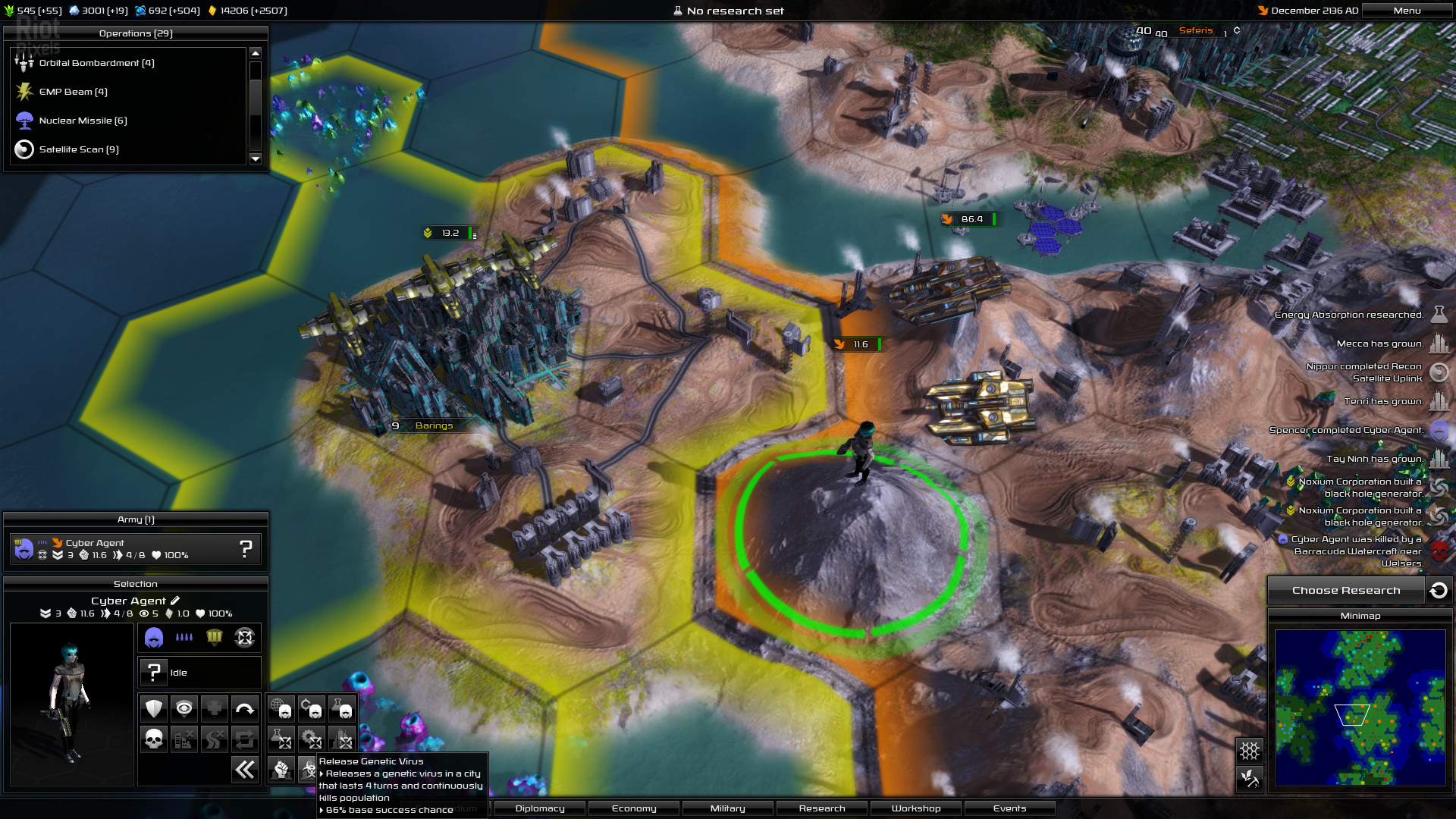Switch to the Economy screen
The image size is (1456, 819).
click(x=634, y=808)
